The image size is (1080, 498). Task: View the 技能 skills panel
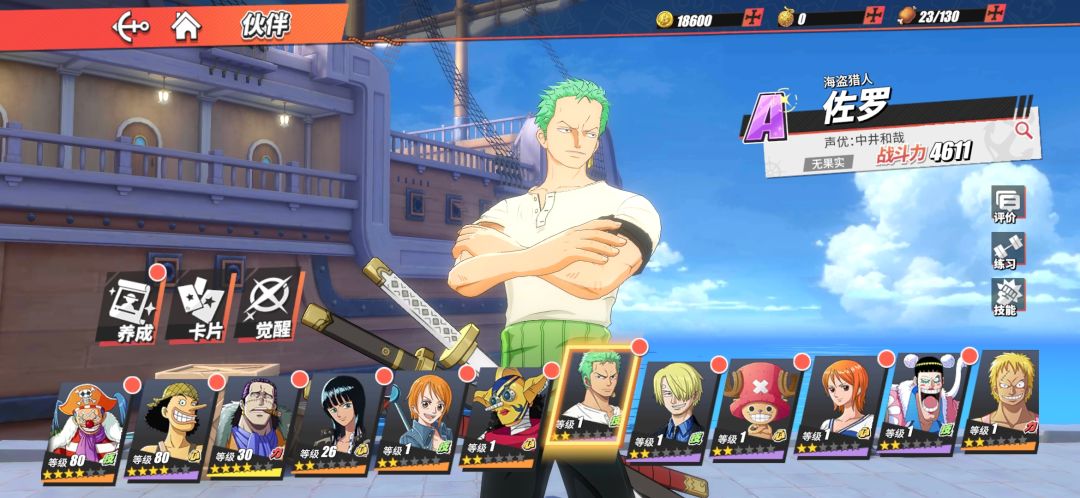1004,297
